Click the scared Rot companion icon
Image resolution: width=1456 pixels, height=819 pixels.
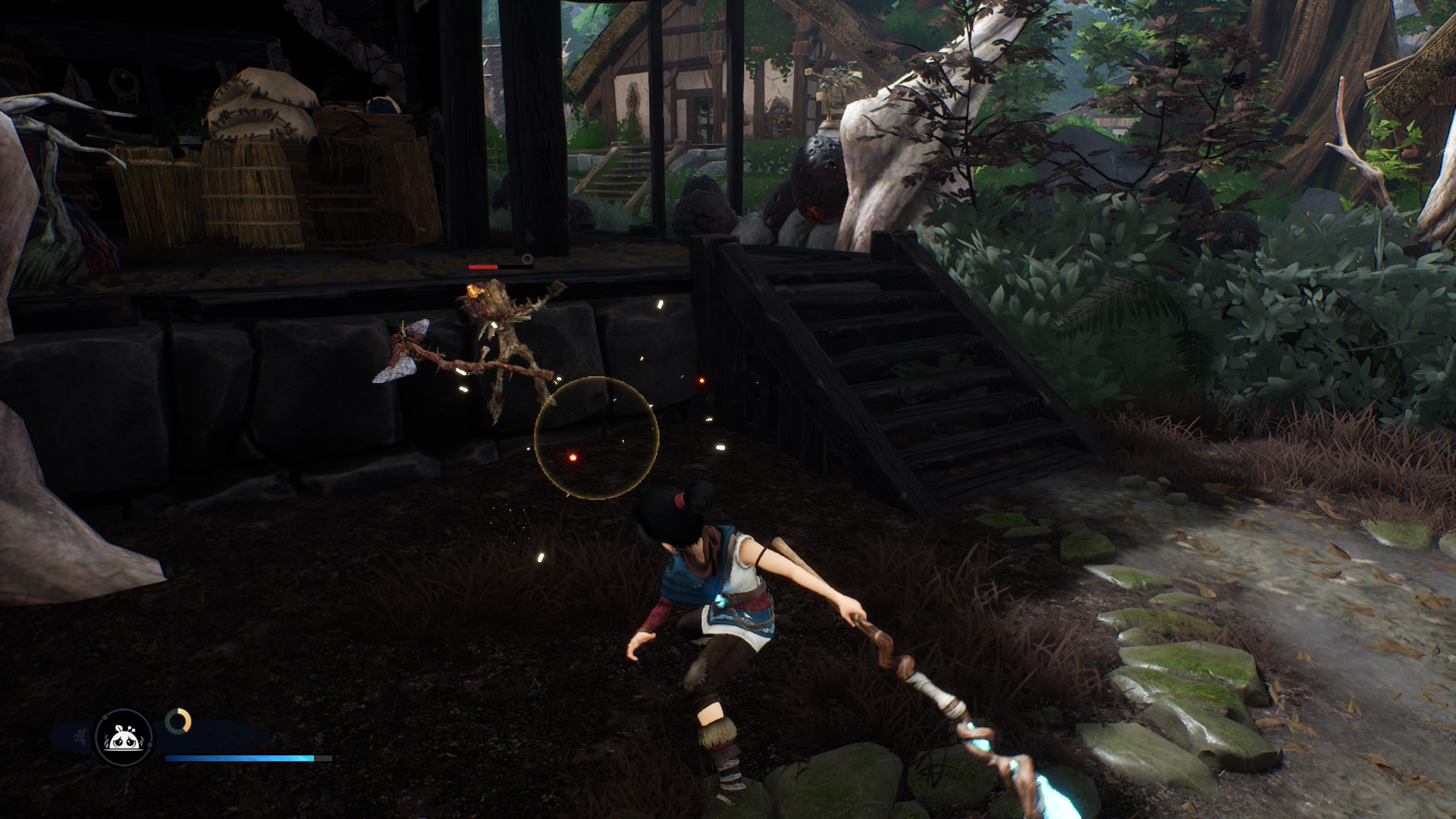(124, 737)
